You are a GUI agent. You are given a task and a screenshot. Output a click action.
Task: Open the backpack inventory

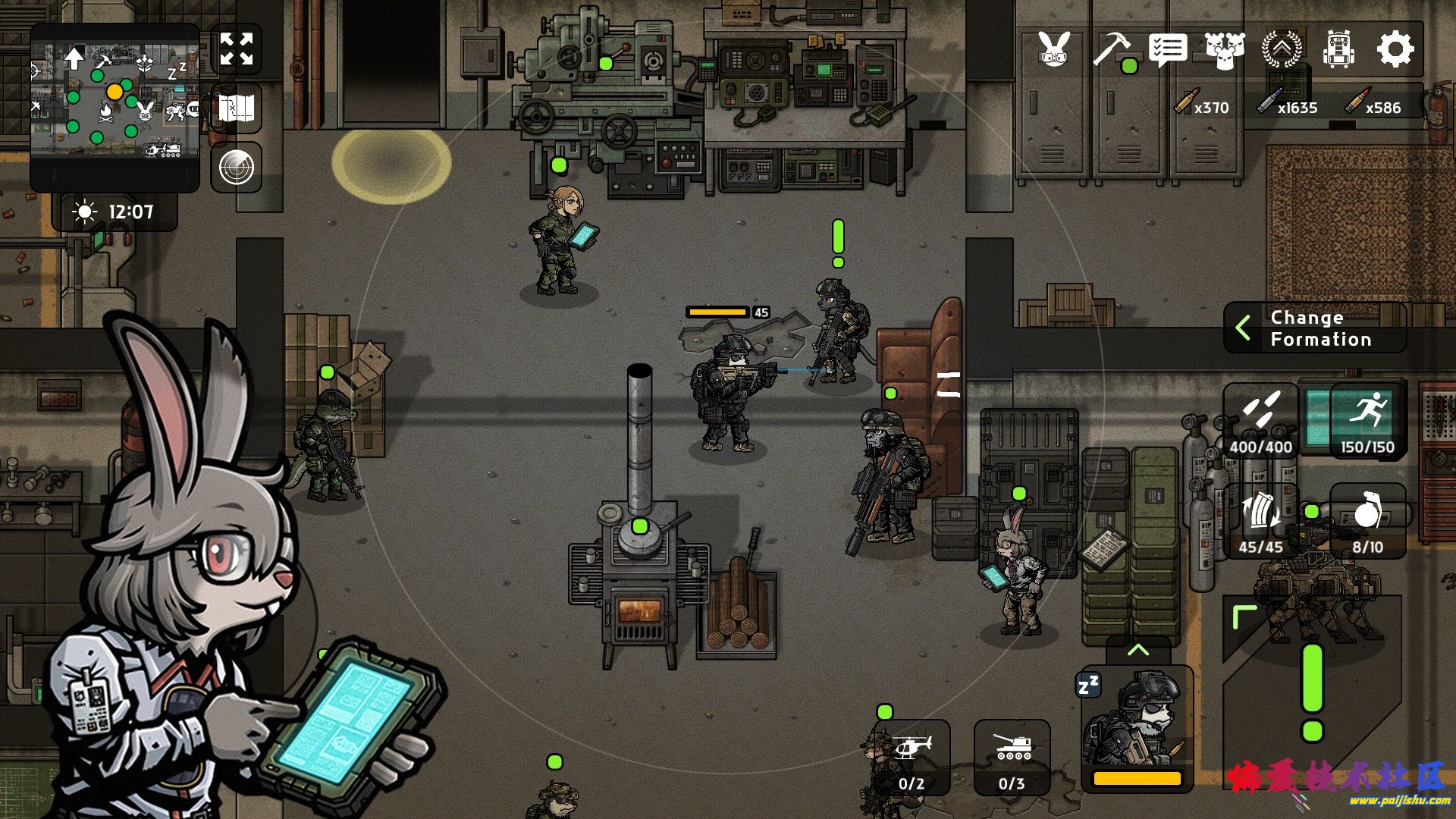1338,50
